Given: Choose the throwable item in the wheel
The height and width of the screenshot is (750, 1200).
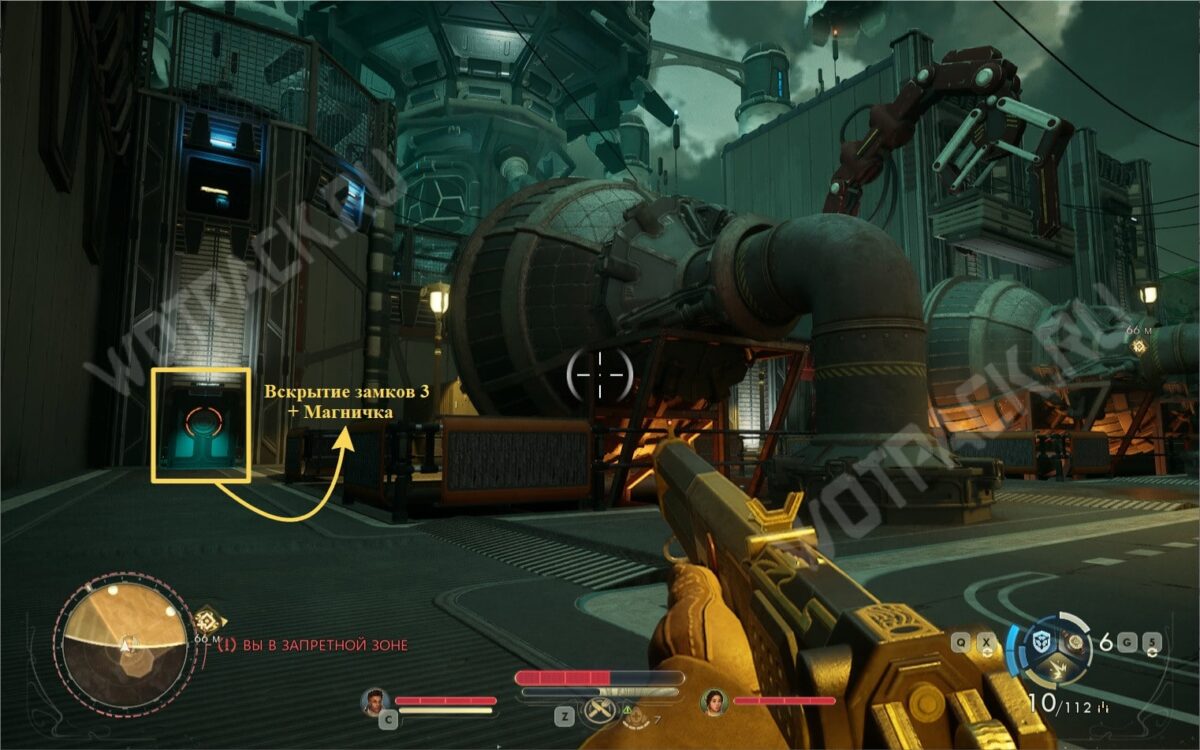Looking at the screenshot, I should coord(1077,642).
